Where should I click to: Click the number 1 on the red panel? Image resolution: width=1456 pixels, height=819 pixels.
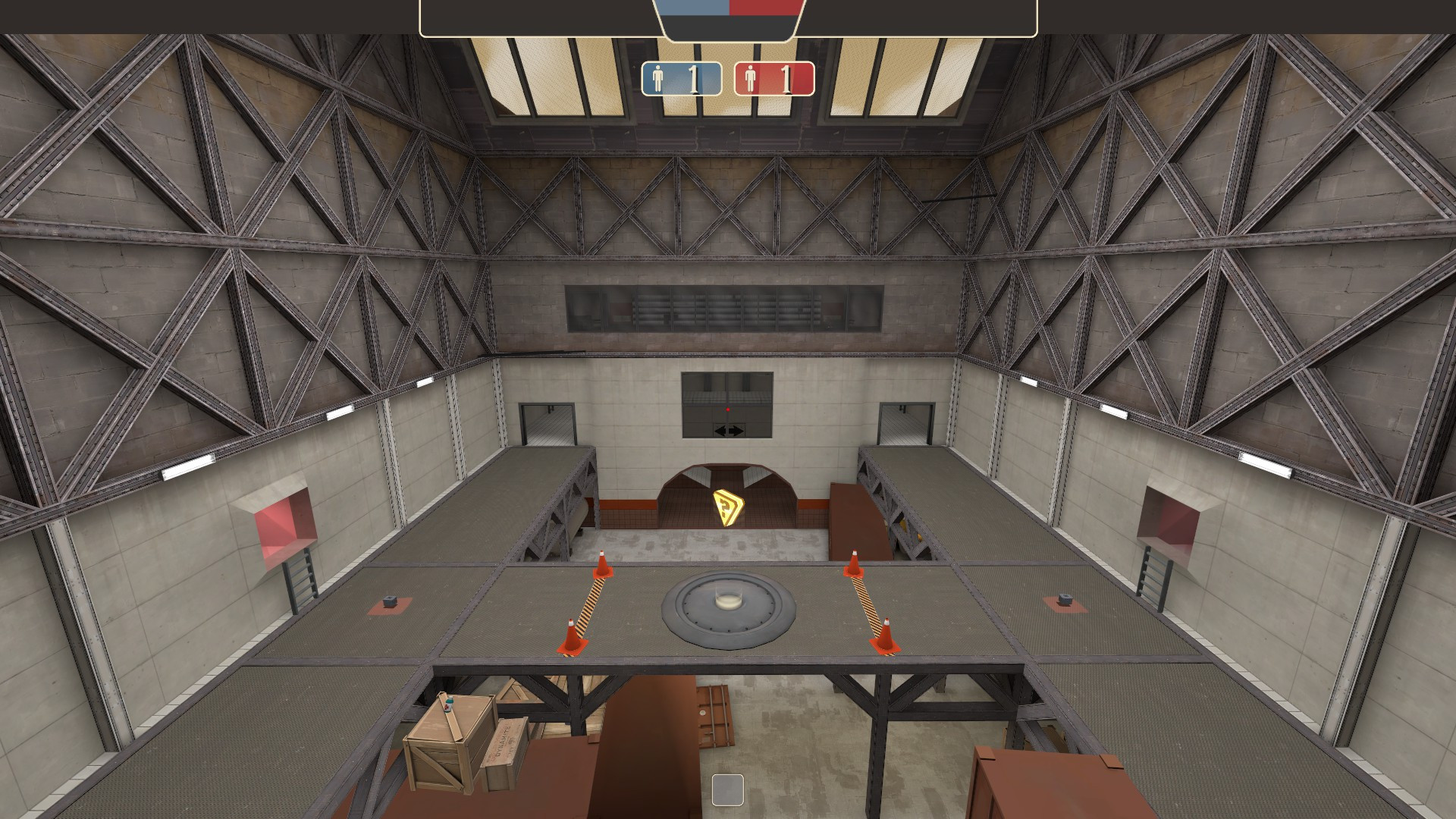coord(785,78)
